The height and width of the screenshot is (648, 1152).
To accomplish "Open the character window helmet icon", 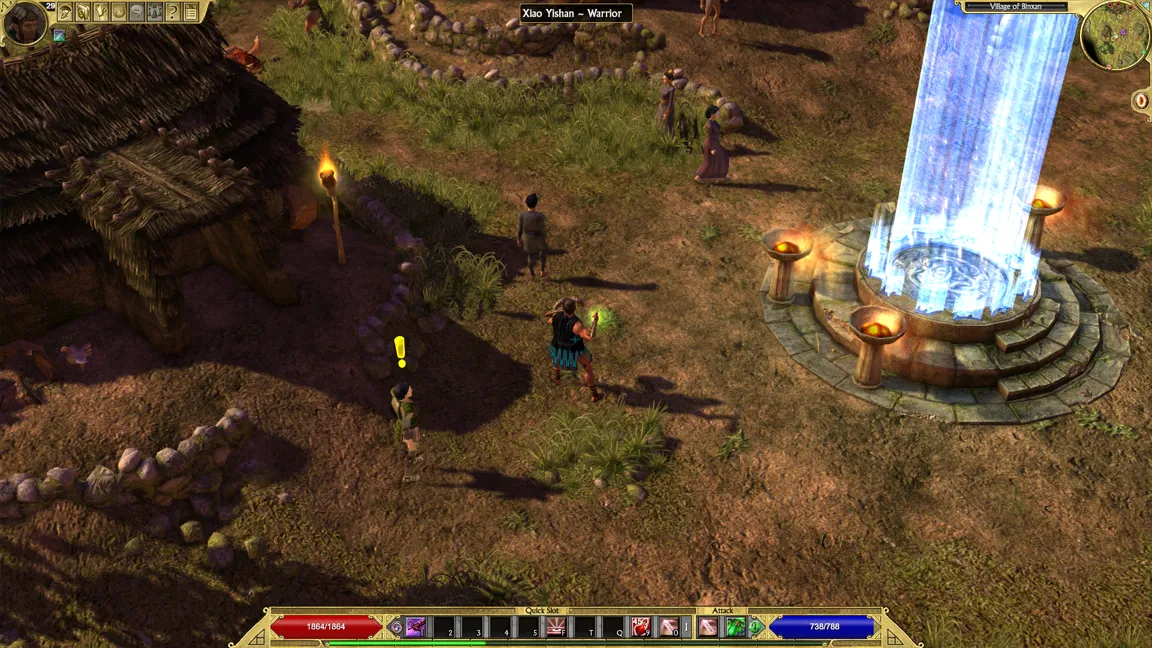I will (65, 12).
